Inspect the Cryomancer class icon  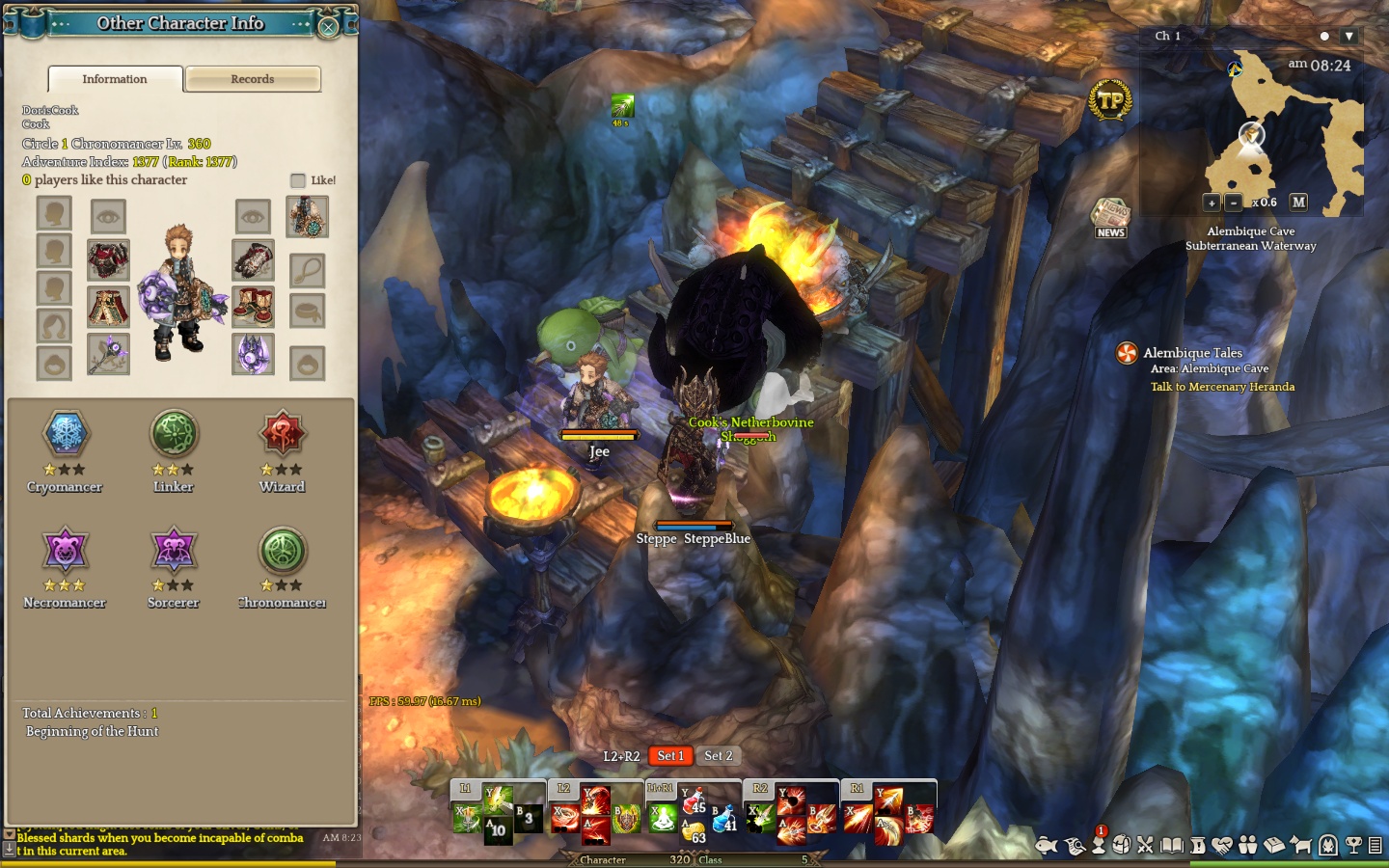point(66,435)
